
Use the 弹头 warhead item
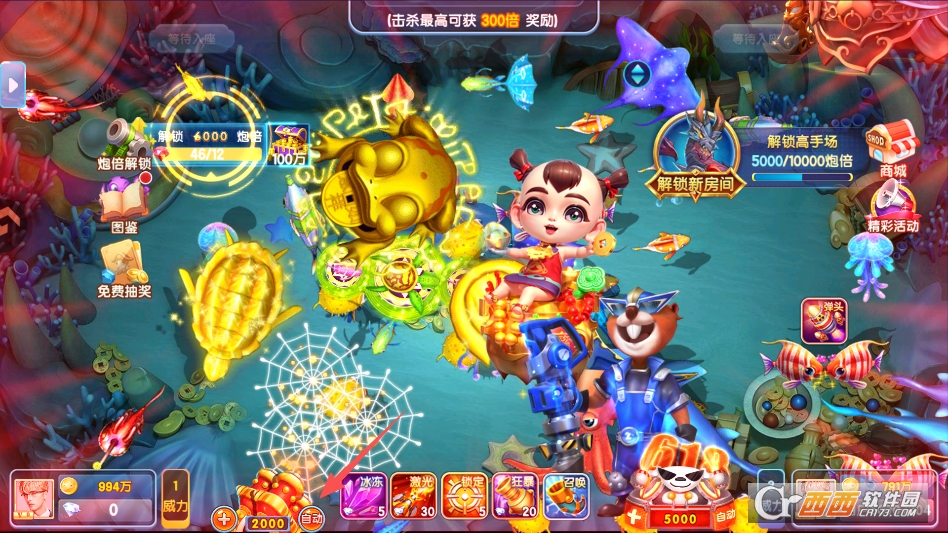pyautogui.click(x=825, y=321)
